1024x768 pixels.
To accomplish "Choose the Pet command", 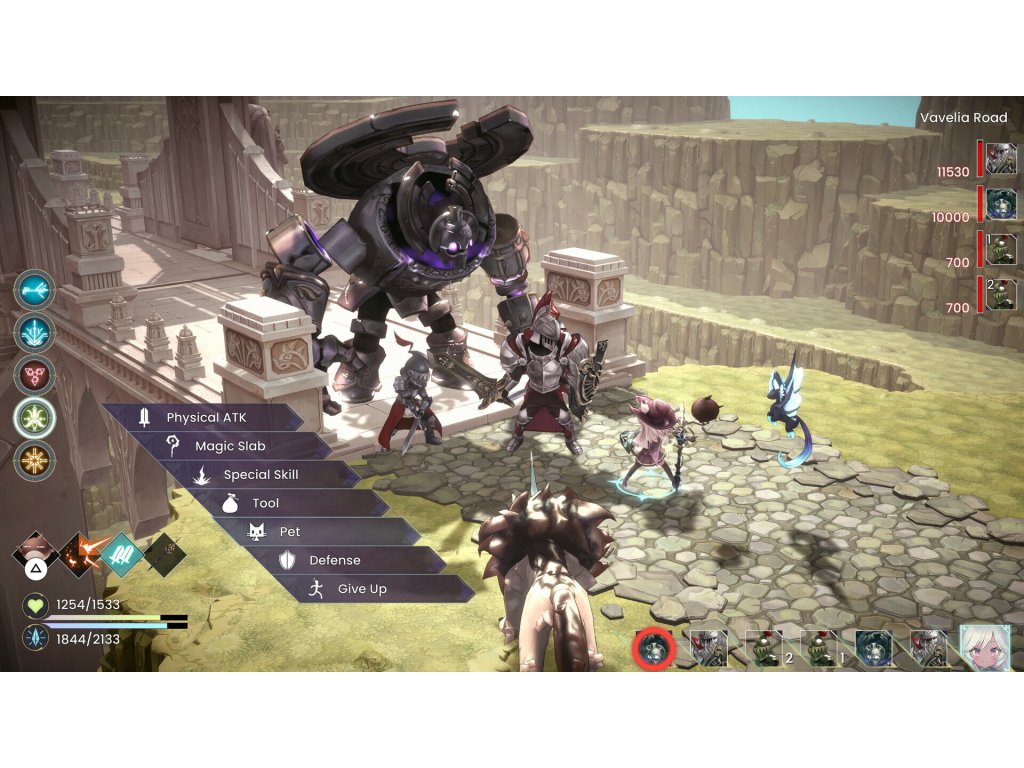I will click(x=290, y=532).
